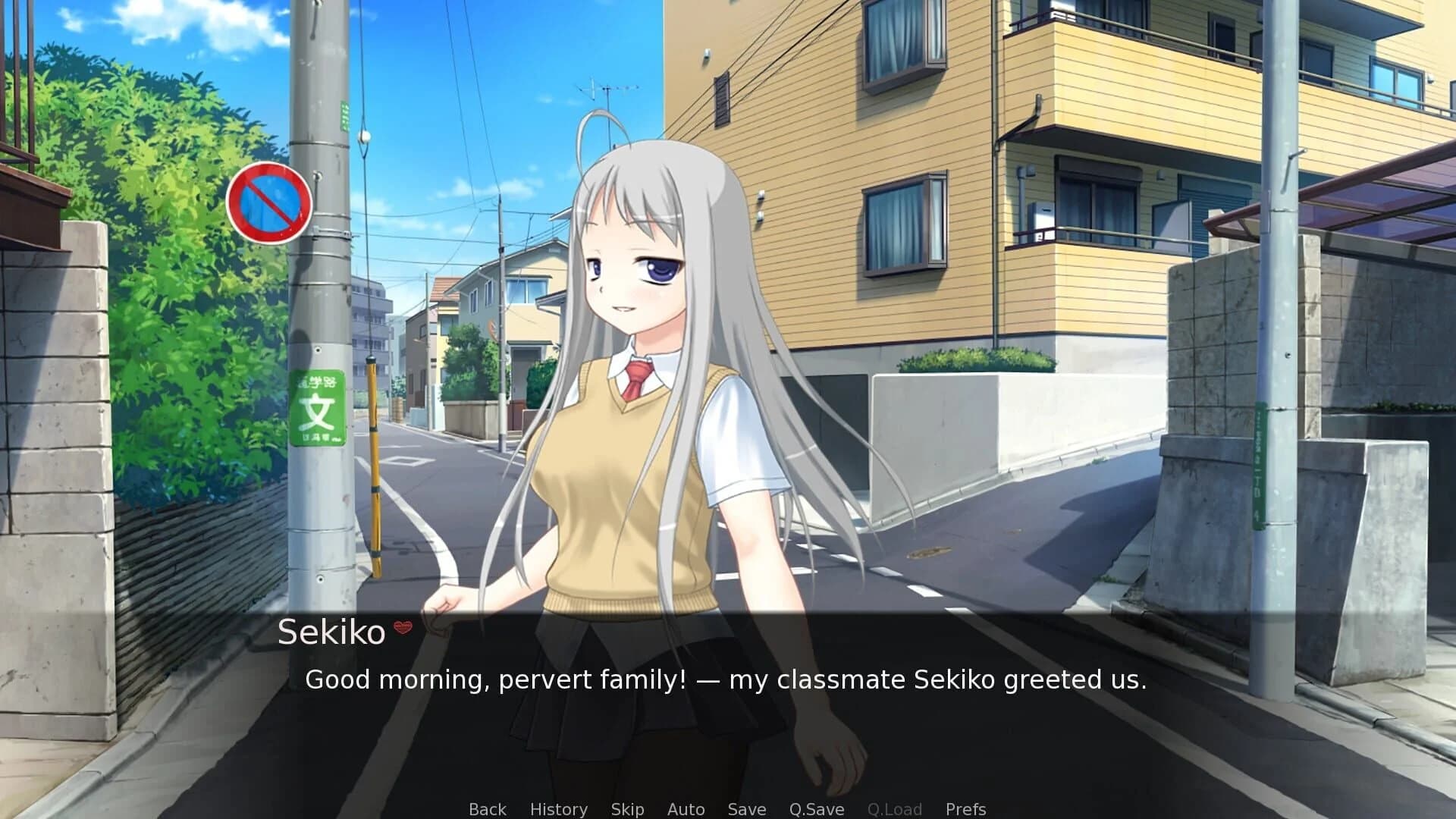Screen dimensions: 1456x819
Task: Open the History log
Action: pos(559,808)
